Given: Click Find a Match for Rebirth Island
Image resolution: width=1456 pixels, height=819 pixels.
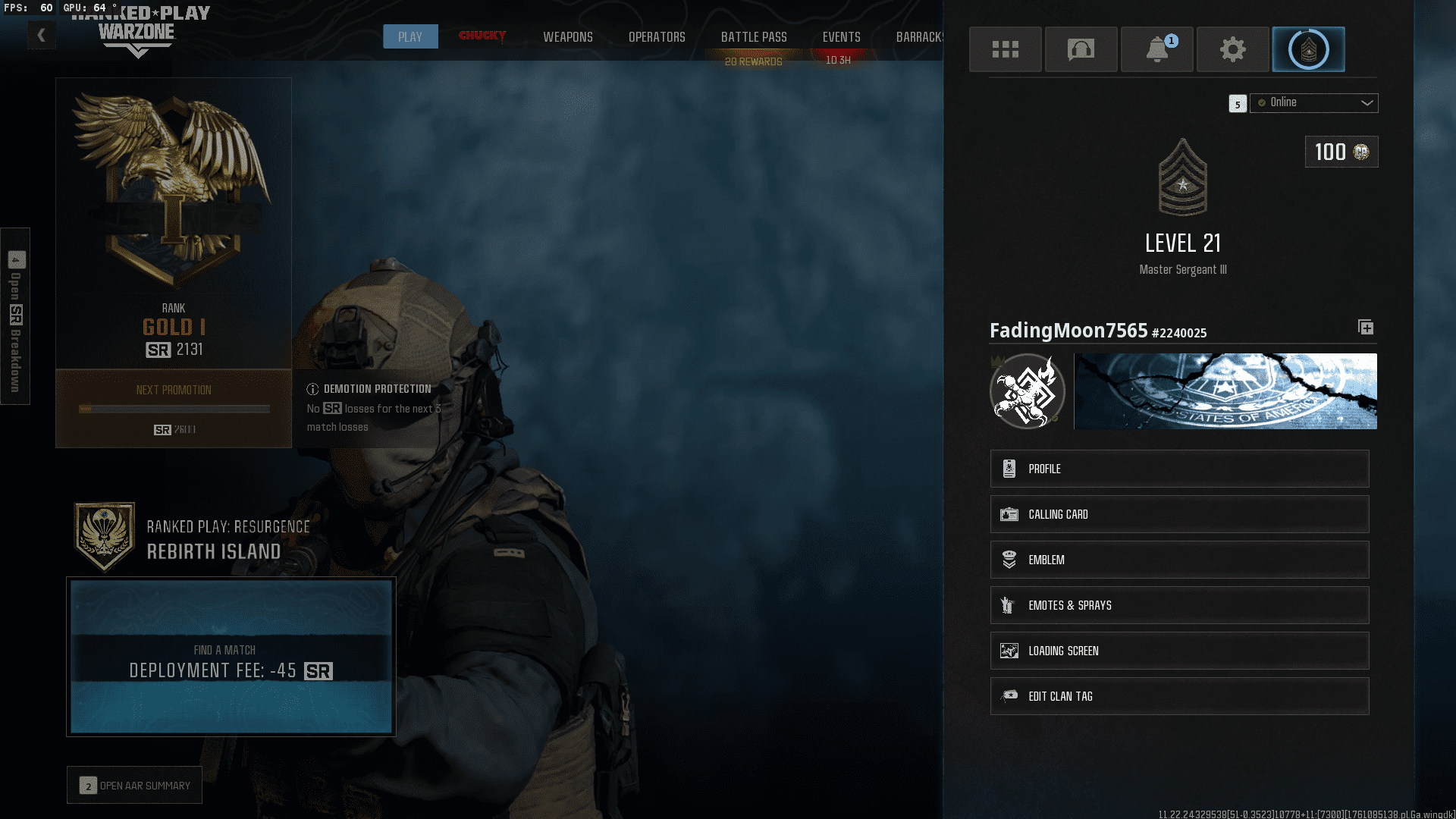Looking at the screenshot, I should (x=231, y=657).
